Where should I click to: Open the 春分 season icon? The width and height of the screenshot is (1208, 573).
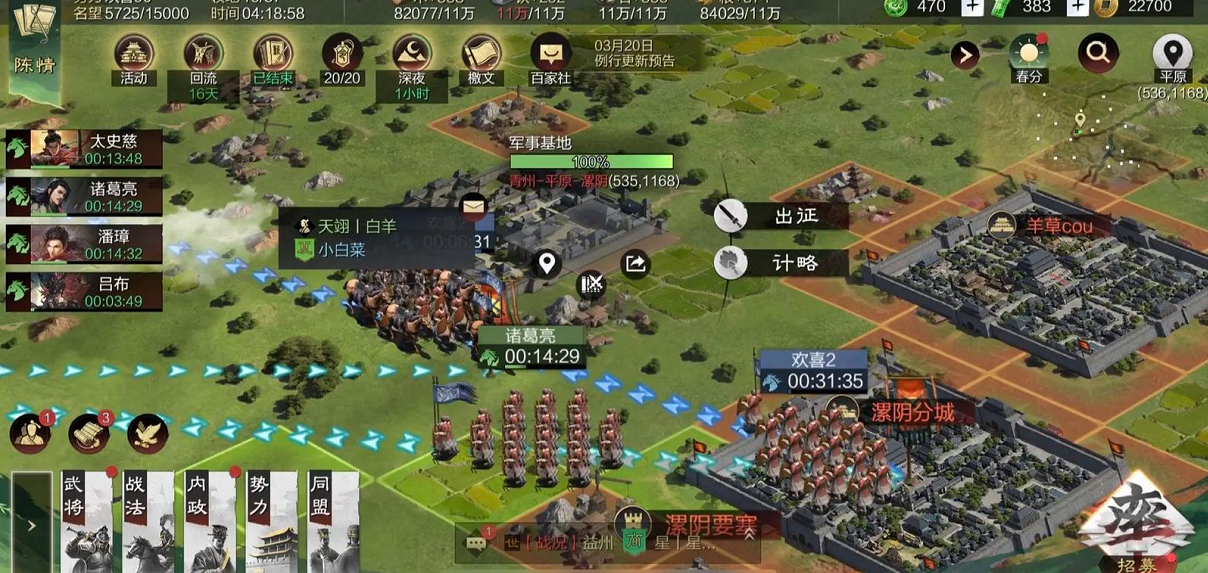coord(1028,55)
